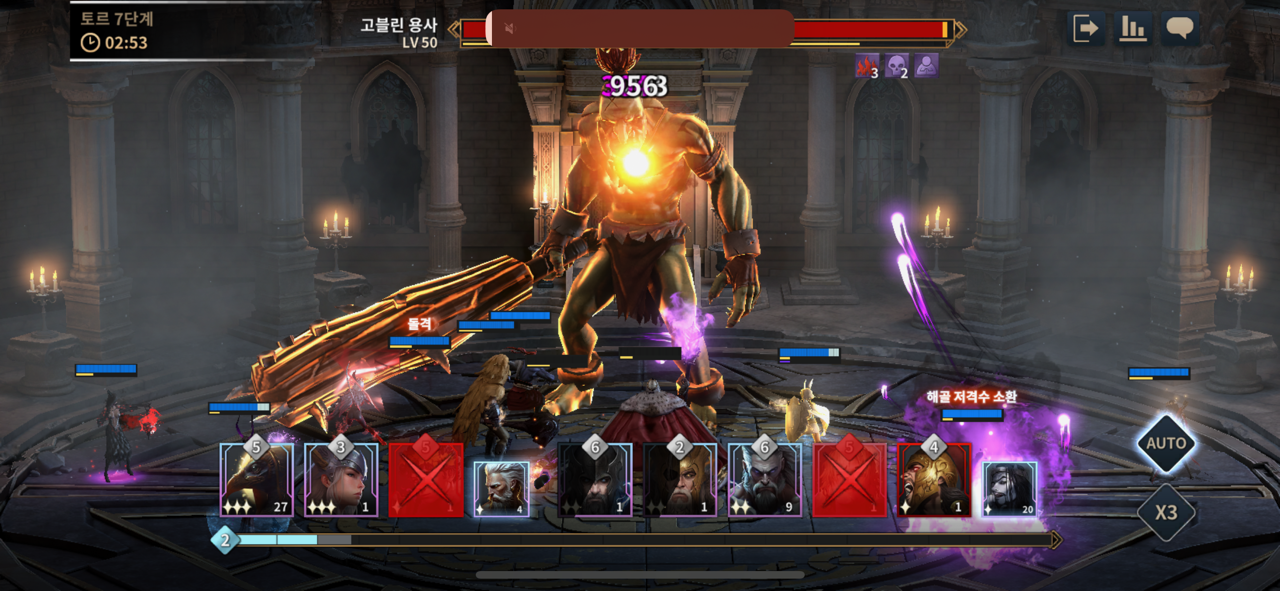
Task: Pick the dimmed half-gold-mask card costing 2
Action: (680, 480)
